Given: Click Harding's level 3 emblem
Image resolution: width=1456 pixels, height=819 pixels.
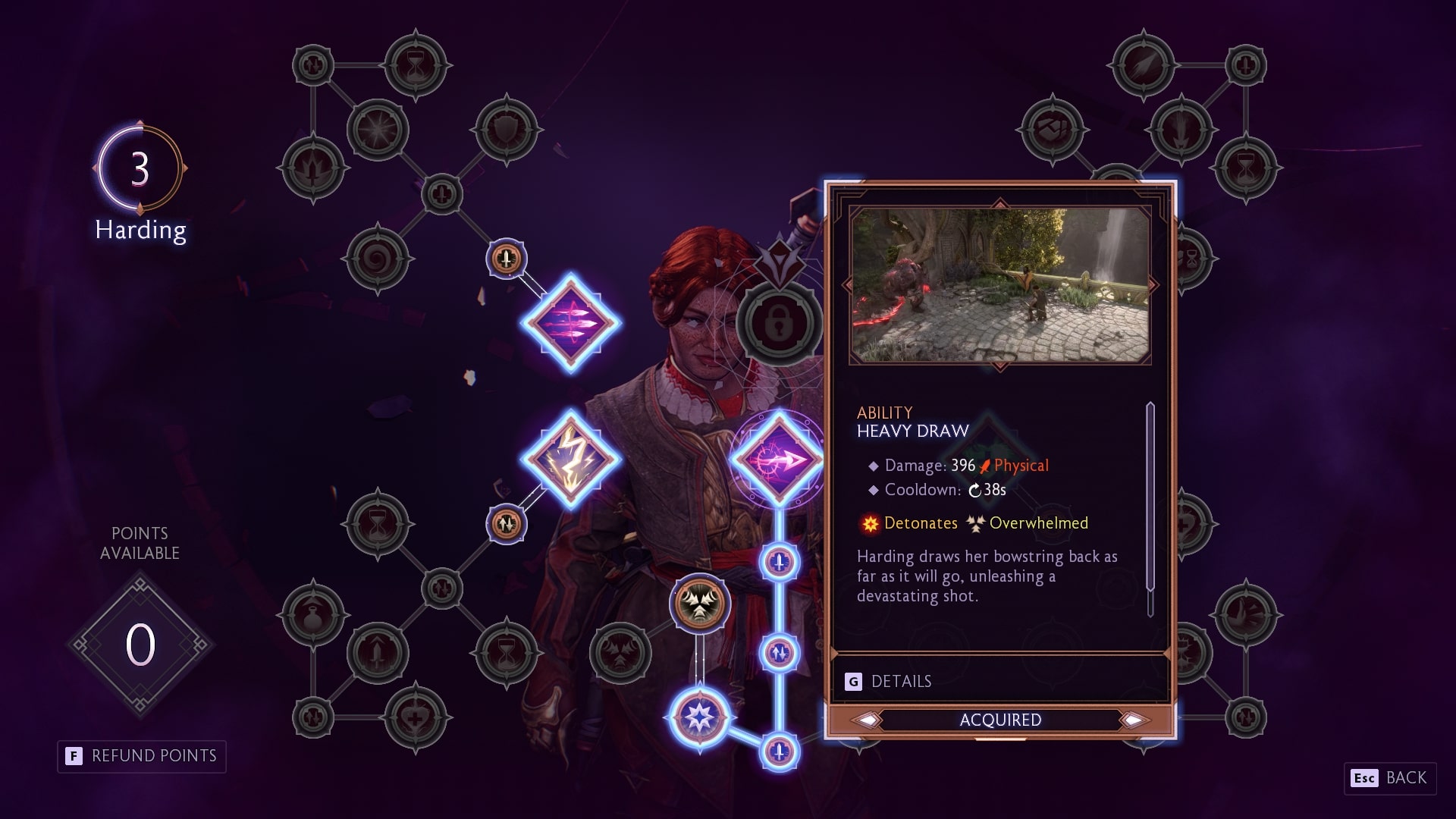Looking at the screenshot, I should [x=140, y=168].
